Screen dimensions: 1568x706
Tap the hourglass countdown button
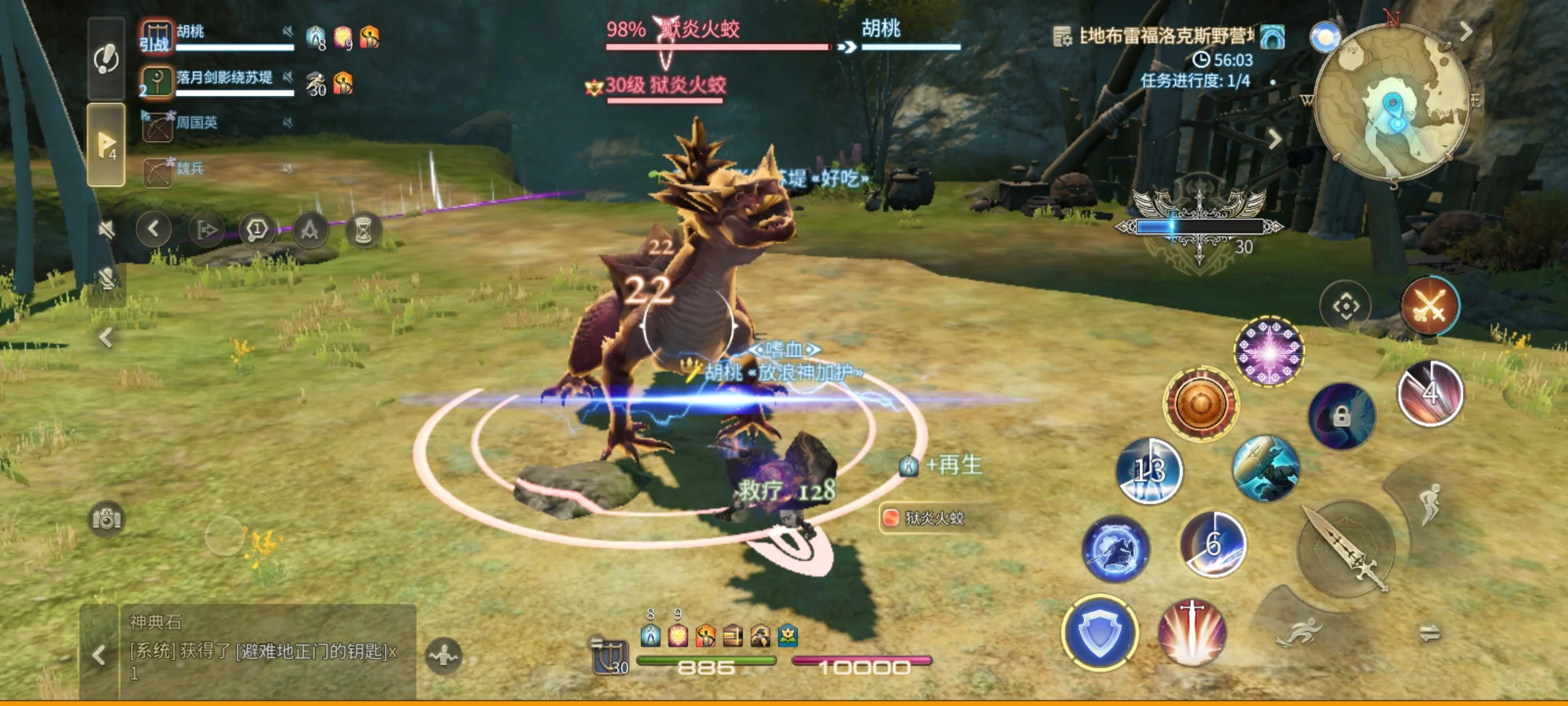click(363, 229)
